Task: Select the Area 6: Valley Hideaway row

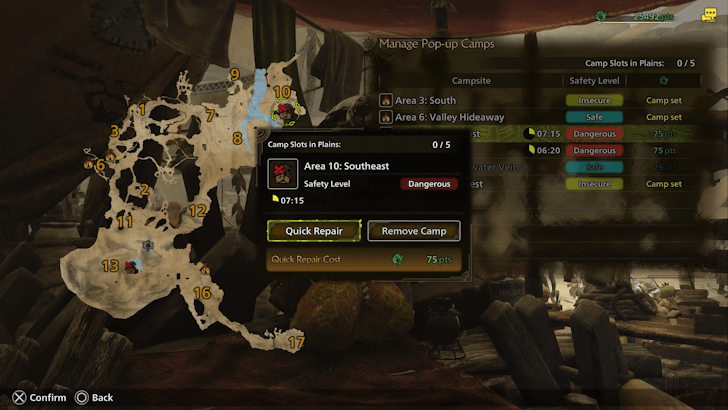Action: click(x=470, y=117)
